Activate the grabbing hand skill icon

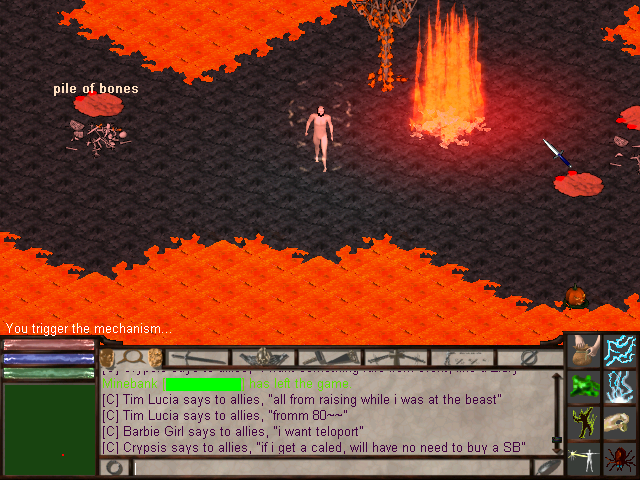[x=621, y=423]
